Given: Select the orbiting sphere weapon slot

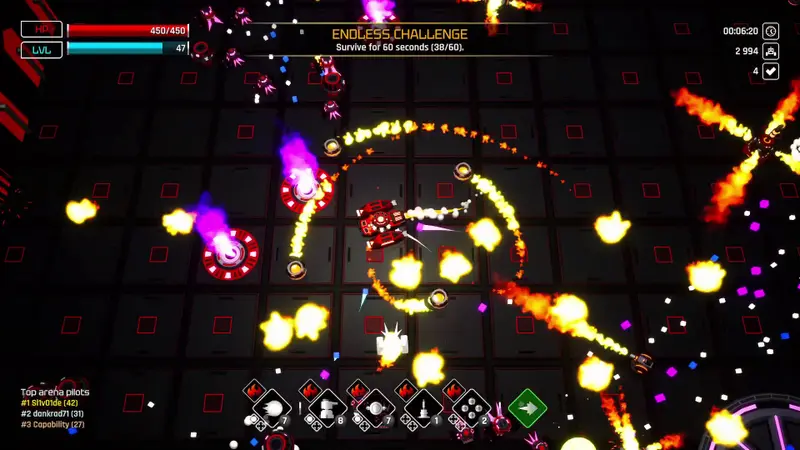Looking at the screenshot, I should point(375,408).
